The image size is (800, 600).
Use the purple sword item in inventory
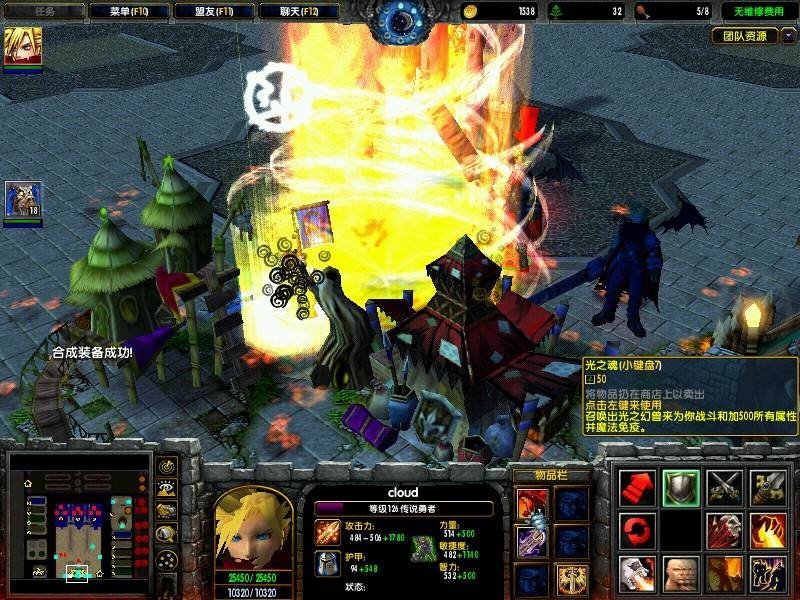[x=532, y=541]
